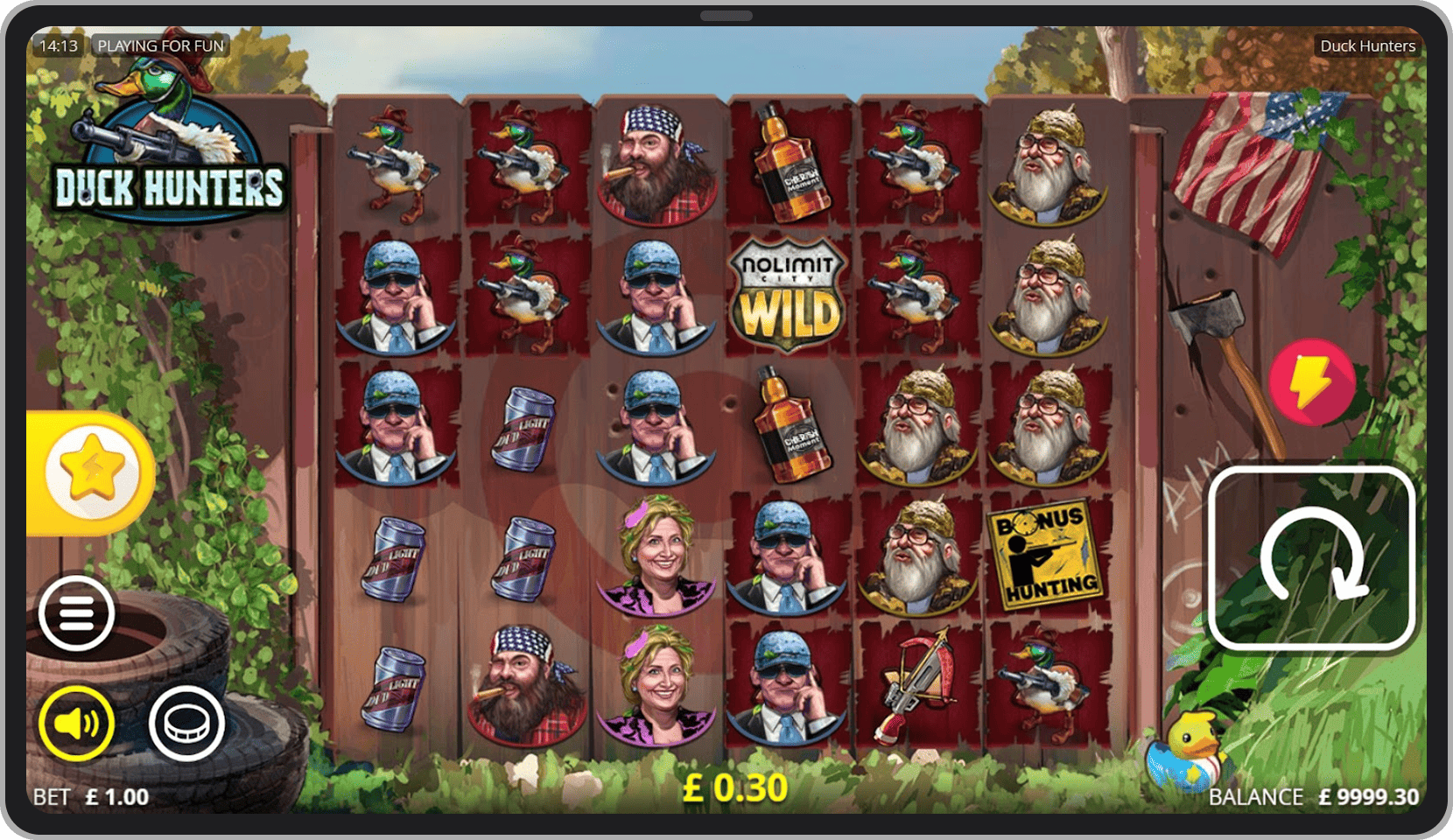The width and height of the screenshot is (1453, 840).
Task: Click the PLAYING FOR FUN label
Action: tap(160, 45)
